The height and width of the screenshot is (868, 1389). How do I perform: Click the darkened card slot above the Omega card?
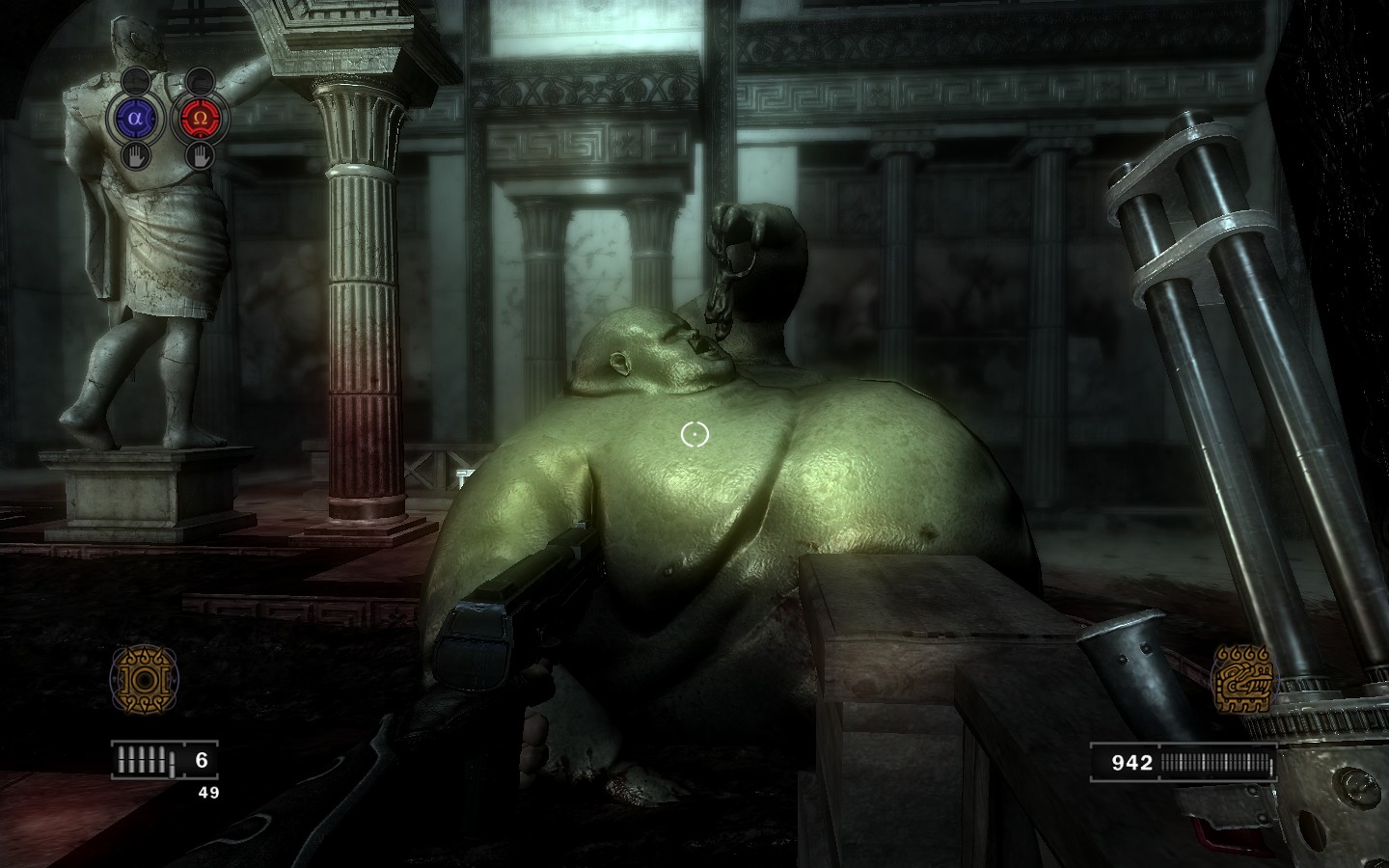(200, 82)
